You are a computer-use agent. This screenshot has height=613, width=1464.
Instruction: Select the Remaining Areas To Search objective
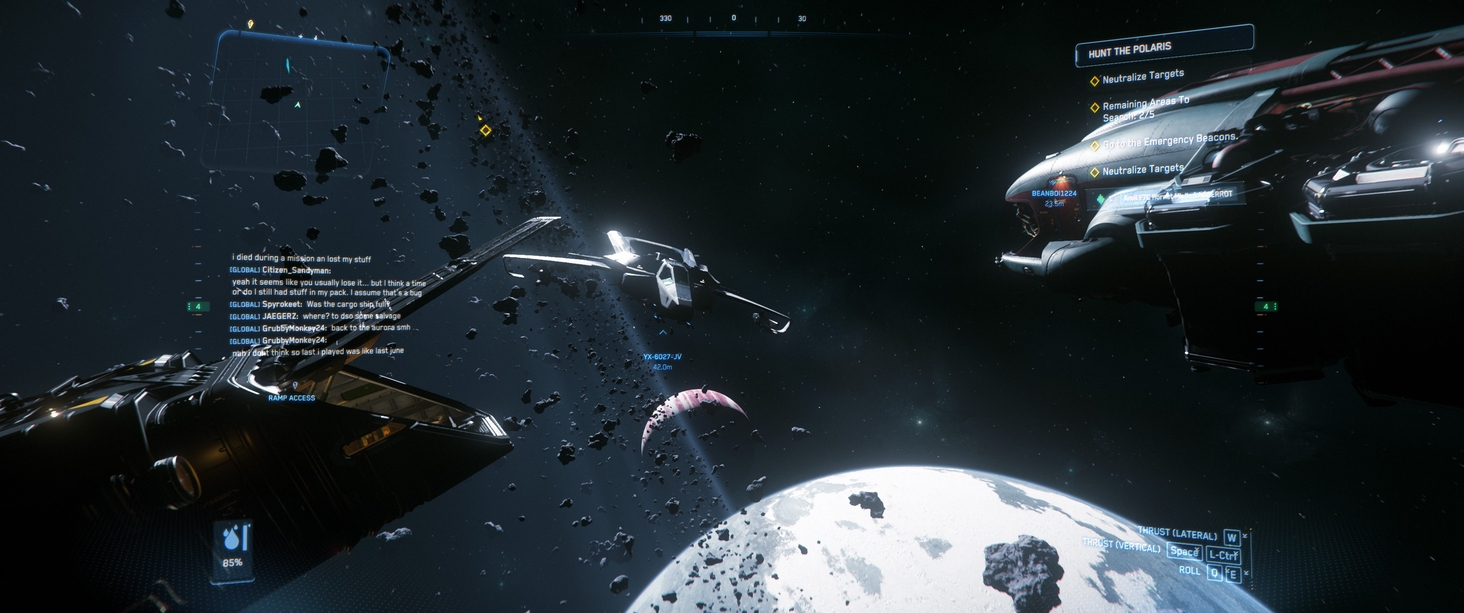click(x=1145, y=109)
